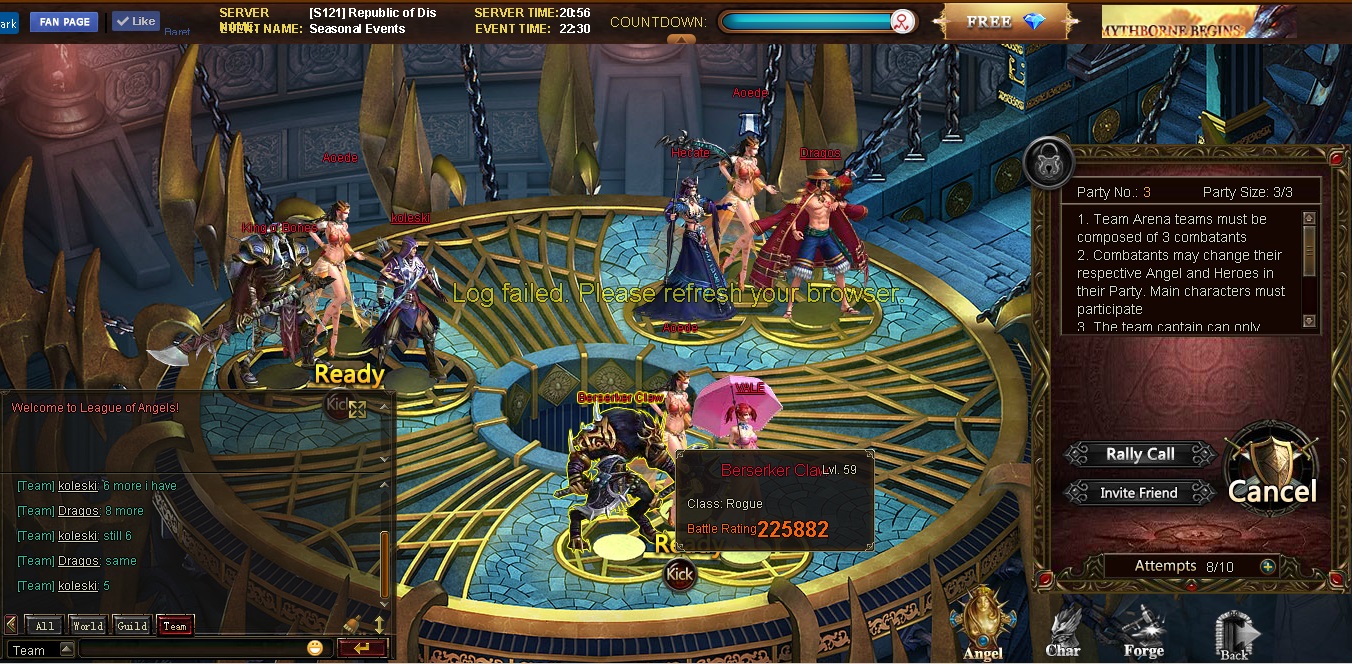The width and height of the screenshot is (1352, 664).
Task: Switch chat to the All tab
Action: pos(45,626)
